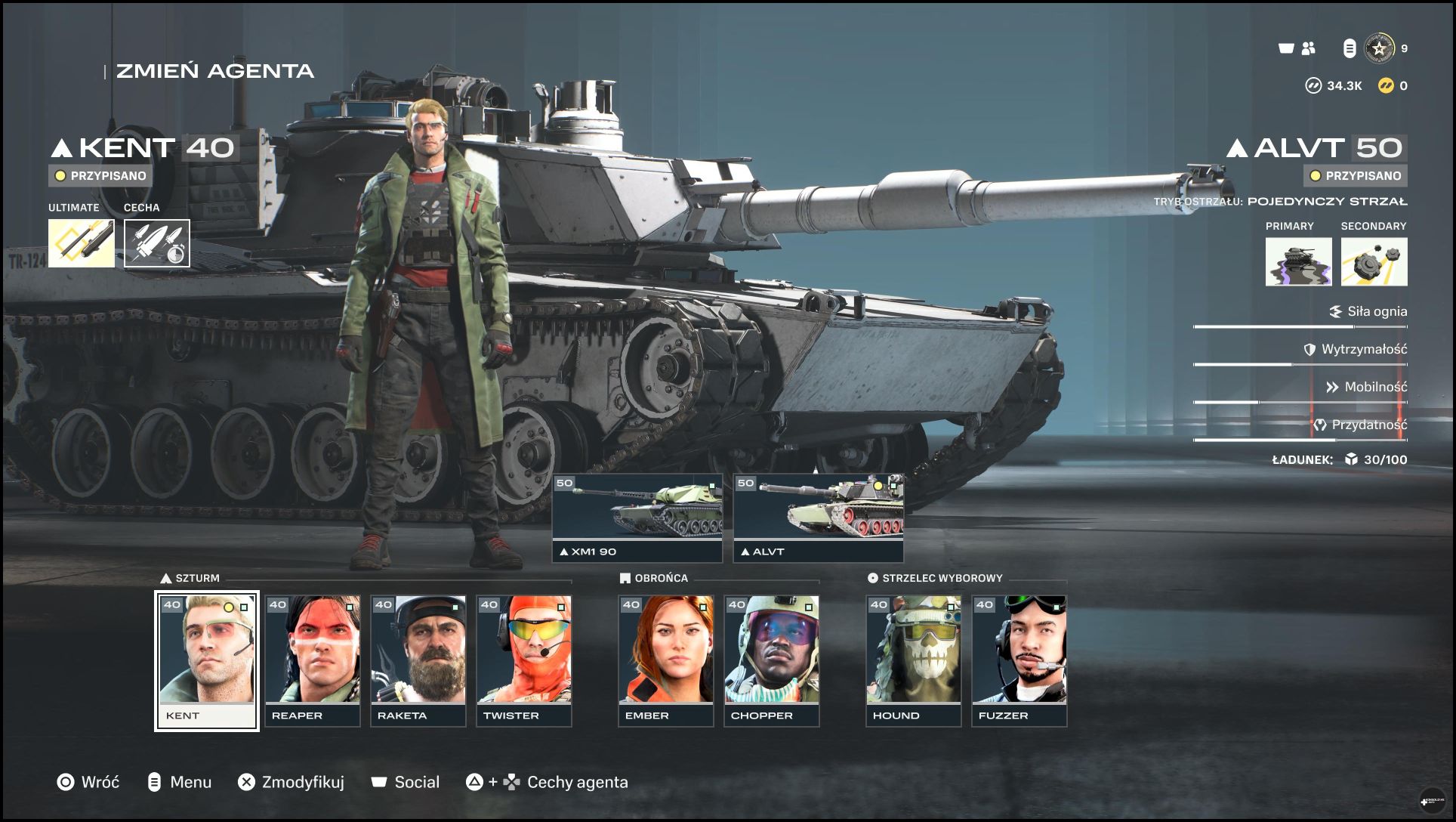Open the friends icon in the header
The width and height of the screenshot is (1456, 822).
pyautogui.click(x=1309, y=48)
